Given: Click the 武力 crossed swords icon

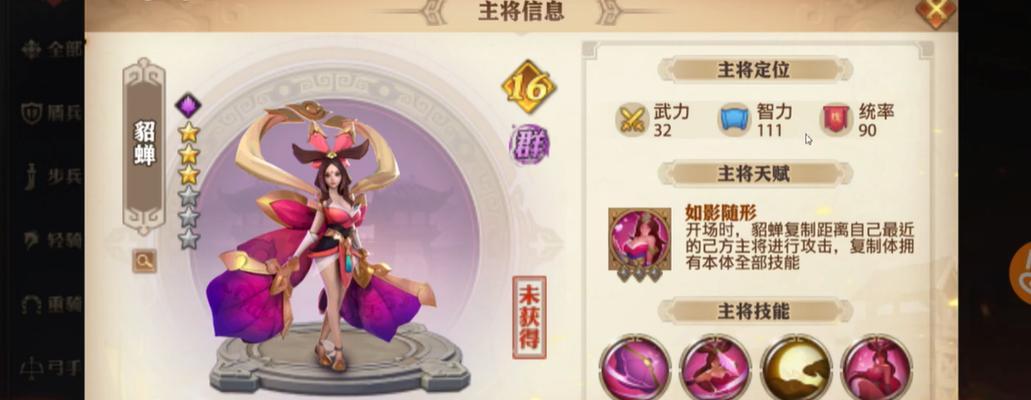Looking at the screenshot, I should [632, 119].
